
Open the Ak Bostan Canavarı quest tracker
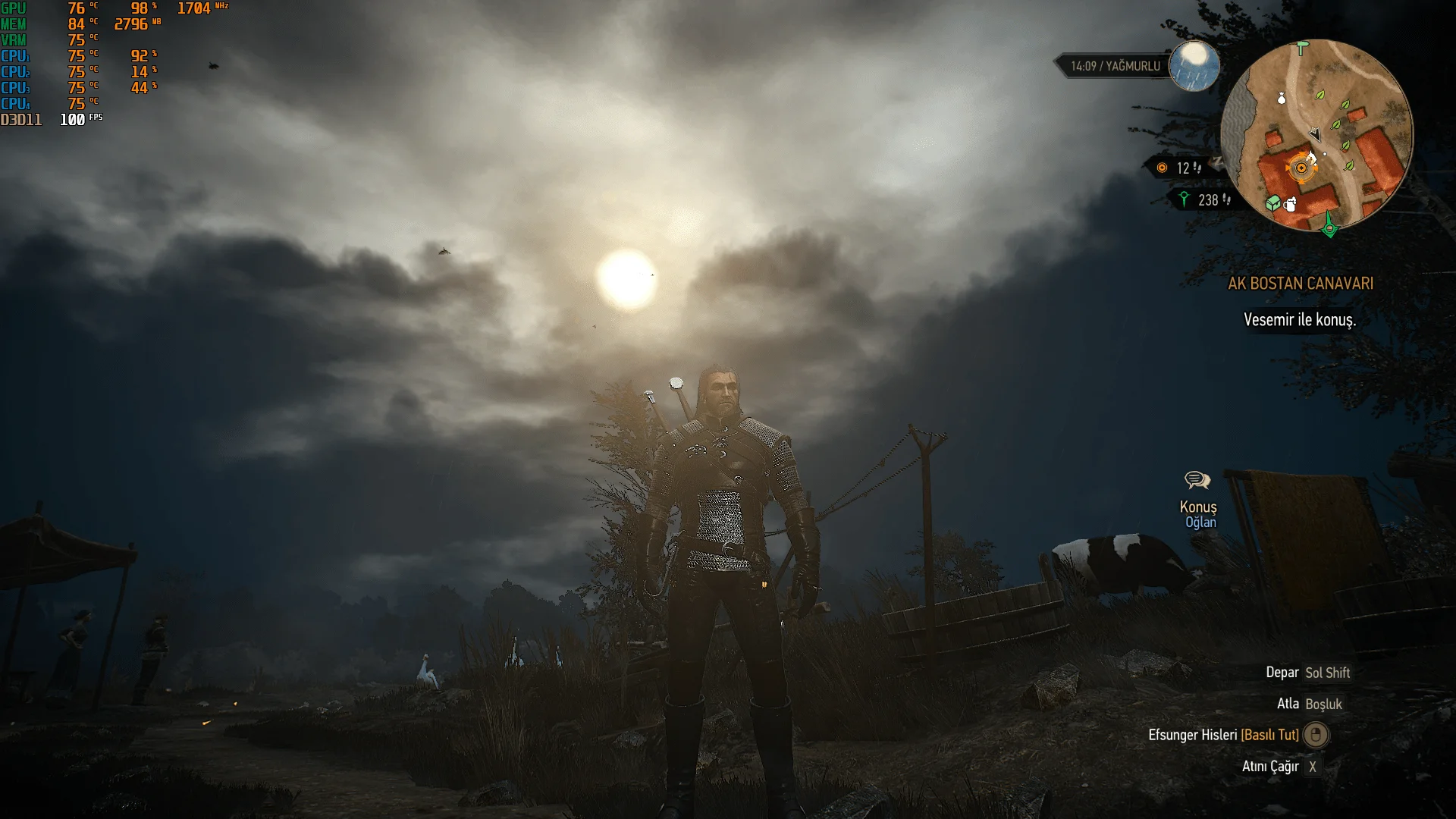(1301, 284)
